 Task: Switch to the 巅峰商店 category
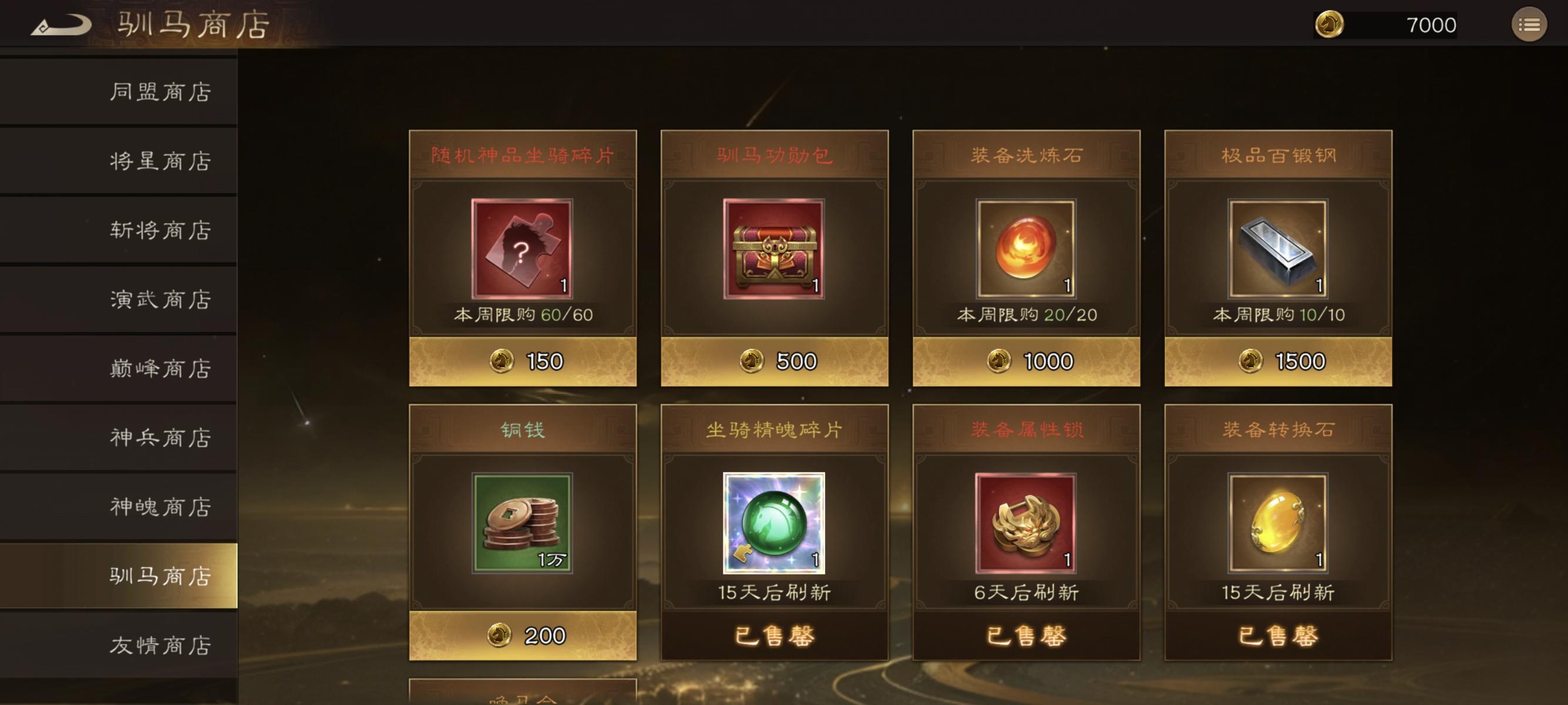click(161, 368)
